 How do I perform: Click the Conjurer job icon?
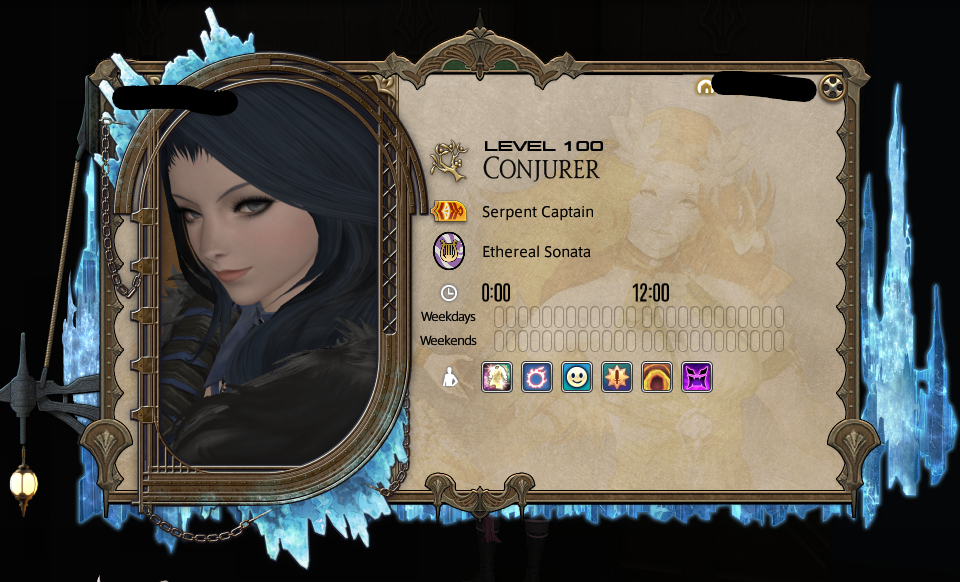coord(449,161)
